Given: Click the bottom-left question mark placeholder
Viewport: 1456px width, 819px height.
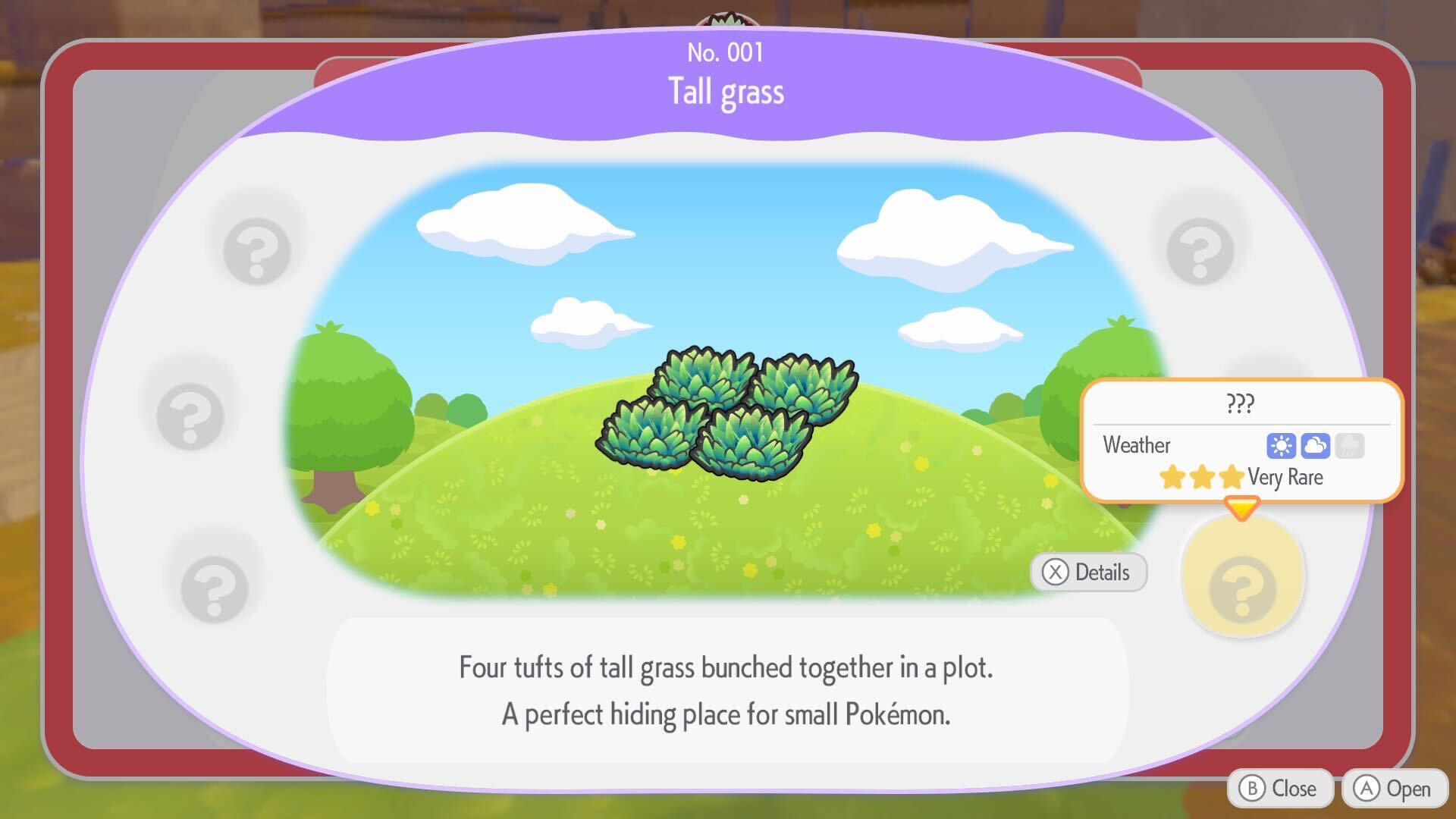Looking at the screenshot, I should (x=215, y=588).
